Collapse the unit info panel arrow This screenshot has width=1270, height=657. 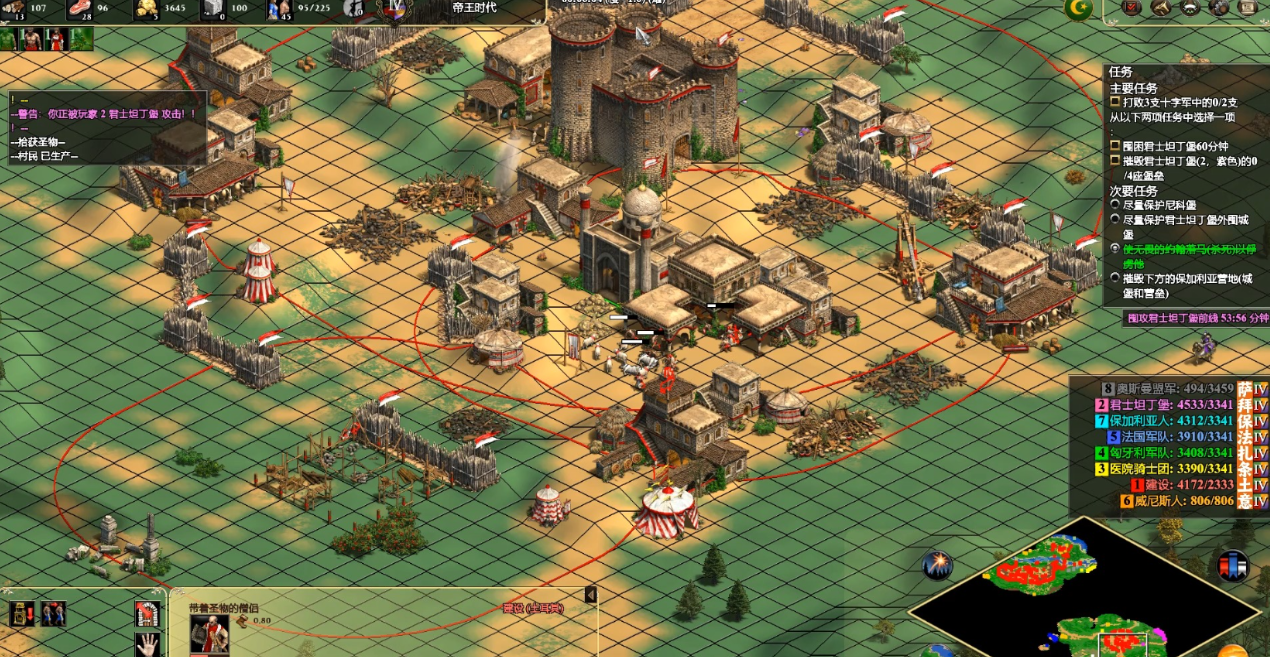590,595
